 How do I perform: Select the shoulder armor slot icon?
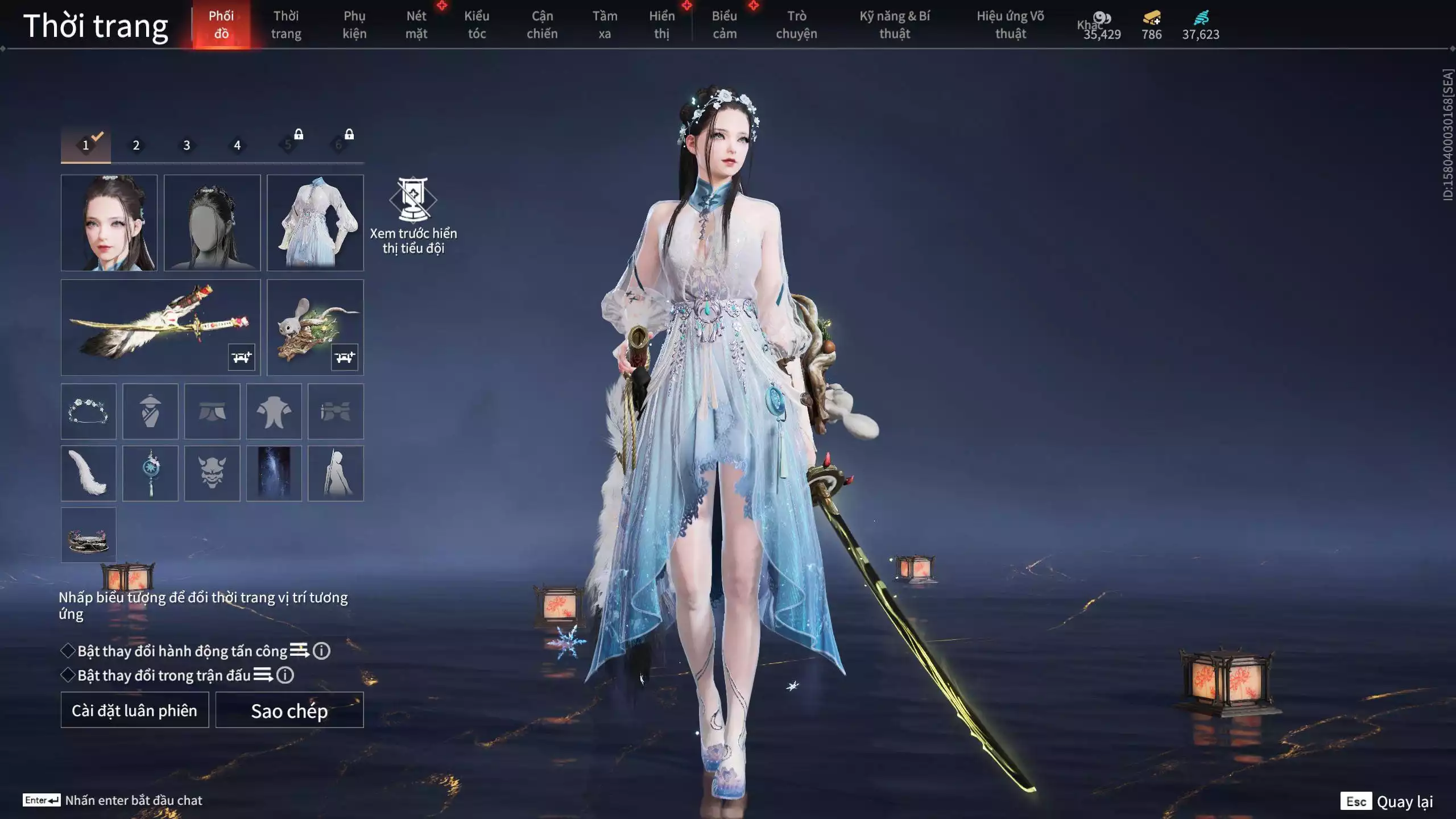click(274, 412)
